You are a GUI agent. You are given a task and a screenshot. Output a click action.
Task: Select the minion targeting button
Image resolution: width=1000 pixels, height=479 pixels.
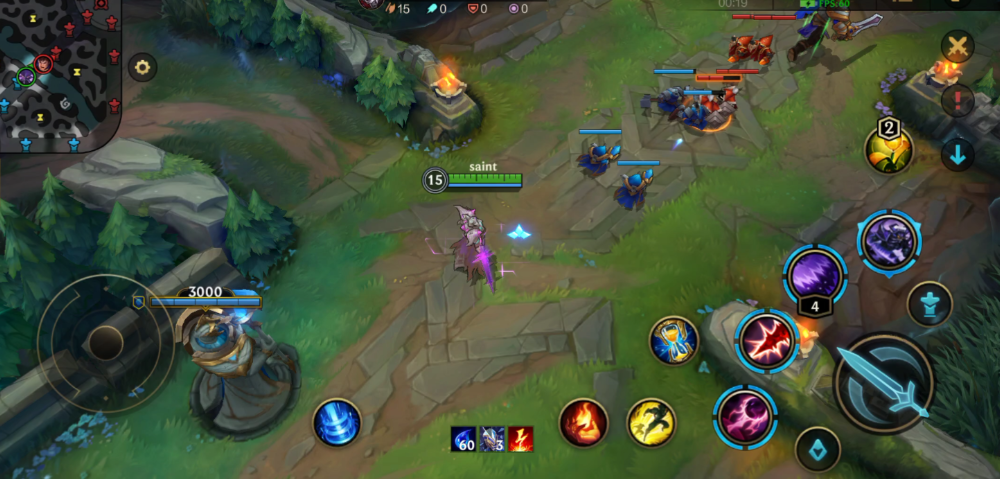pos(817,449)
